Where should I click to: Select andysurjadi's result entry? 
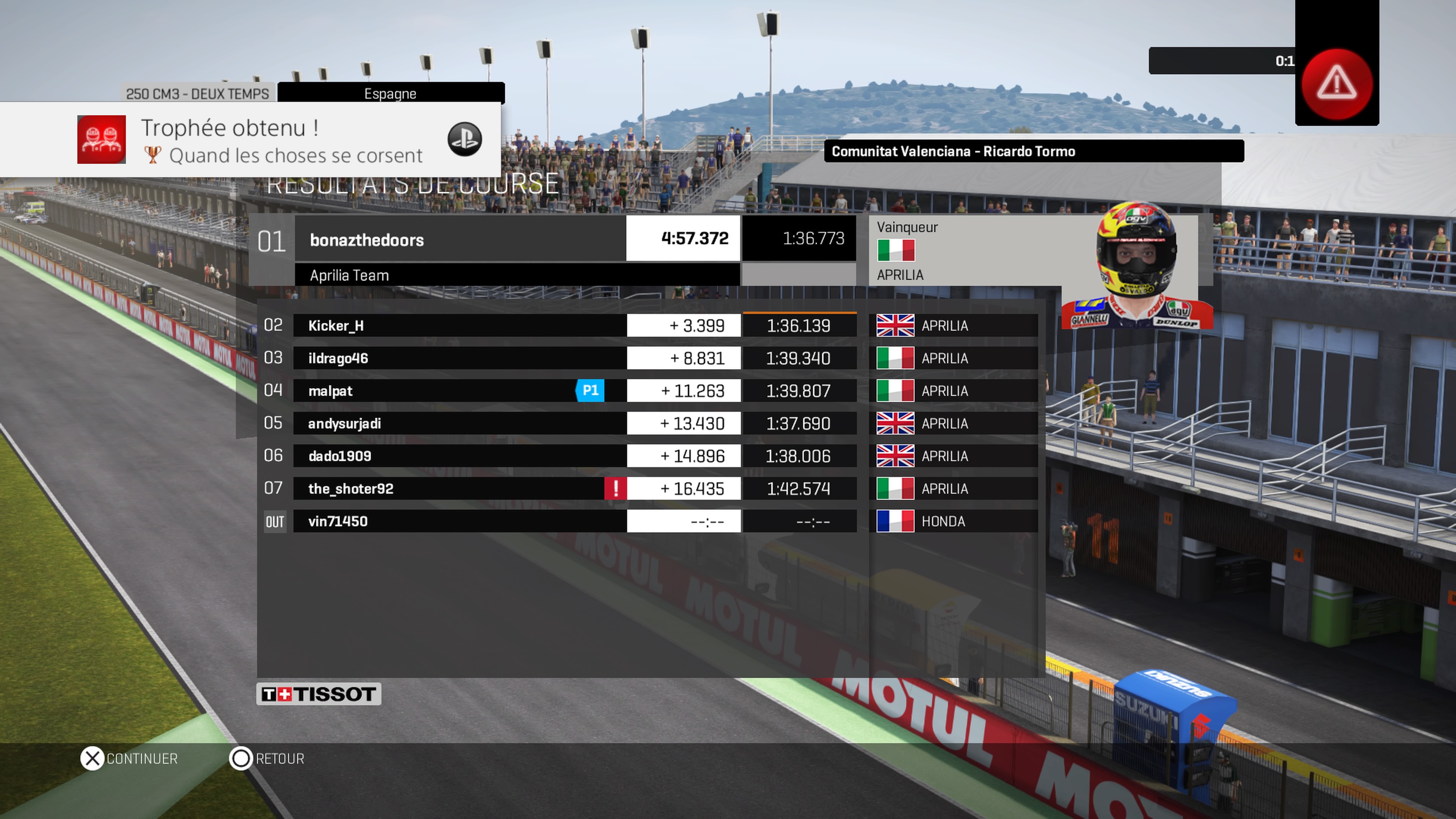point(459,424)
